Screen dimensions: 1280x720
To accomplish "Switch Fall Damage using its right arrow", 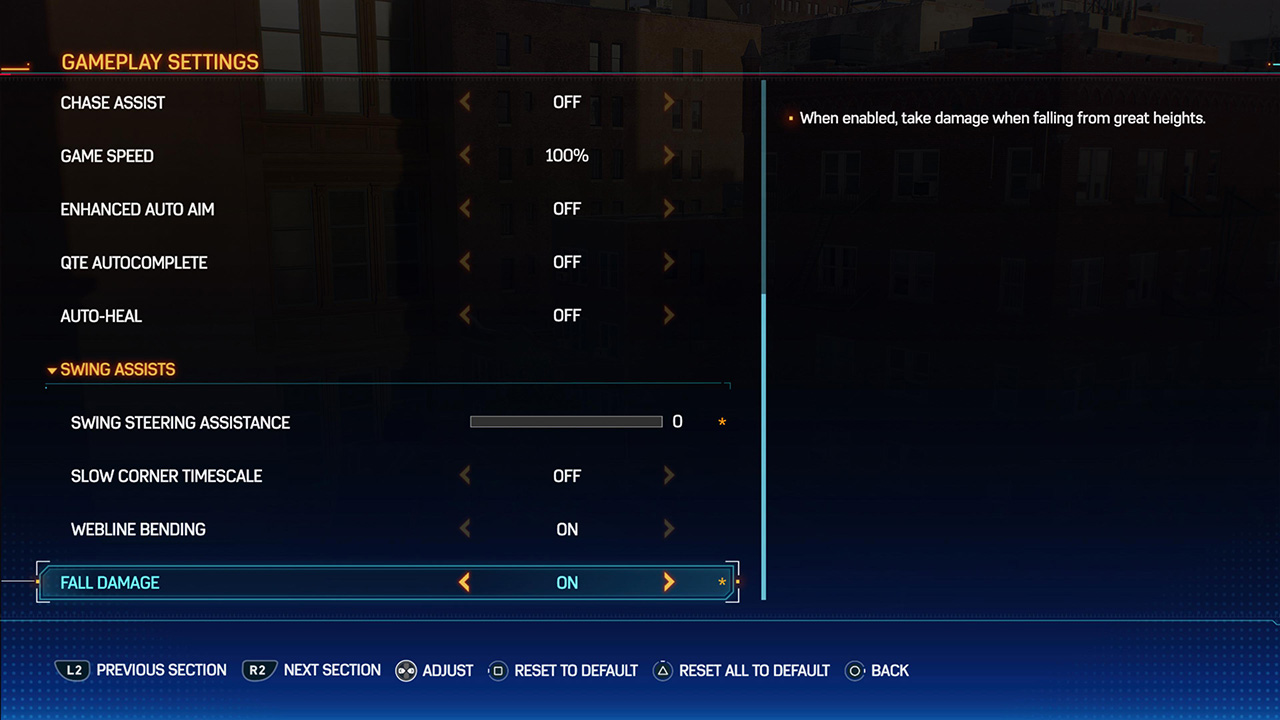I will pos(669,582).
